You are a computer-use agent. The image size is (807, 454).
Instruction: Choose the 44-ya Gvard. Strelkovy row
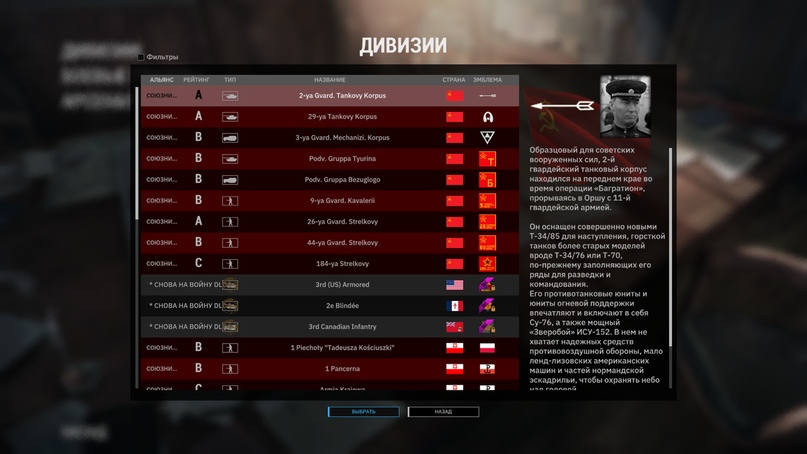(329, 243)
